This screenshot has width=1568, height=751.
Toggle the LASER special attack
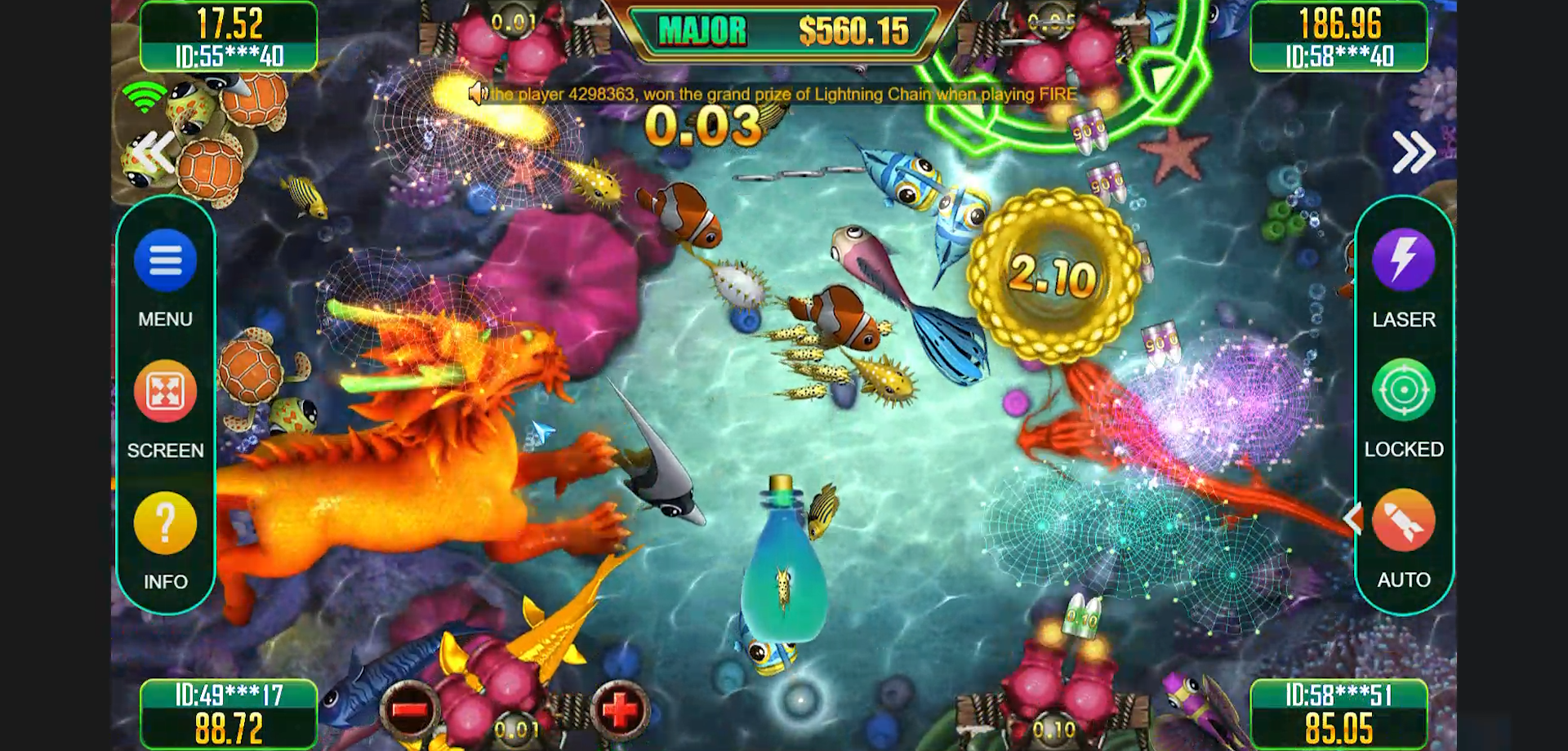tap(1403, 260)
